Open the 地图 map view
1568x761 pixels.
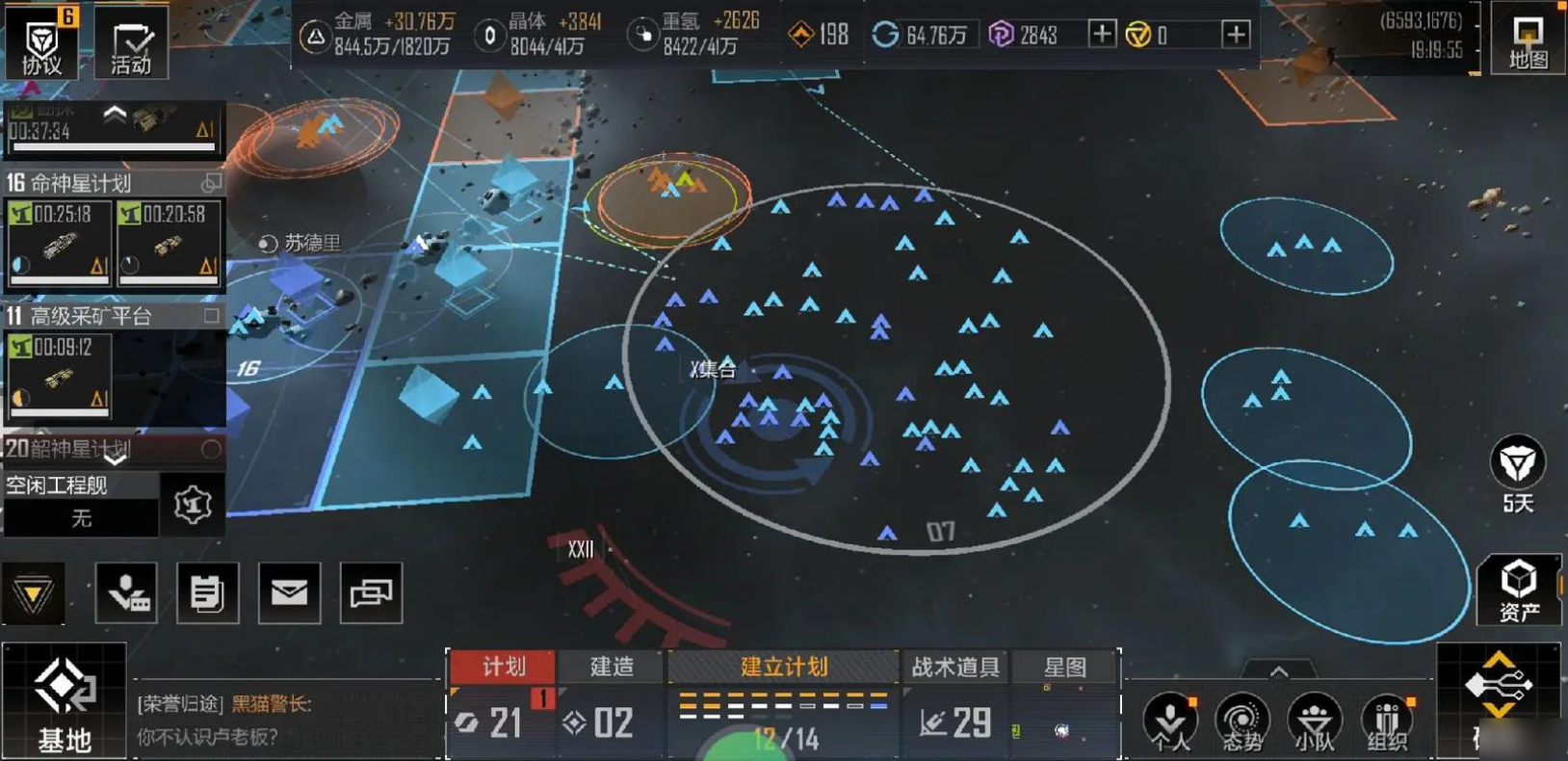[1528, 40]
